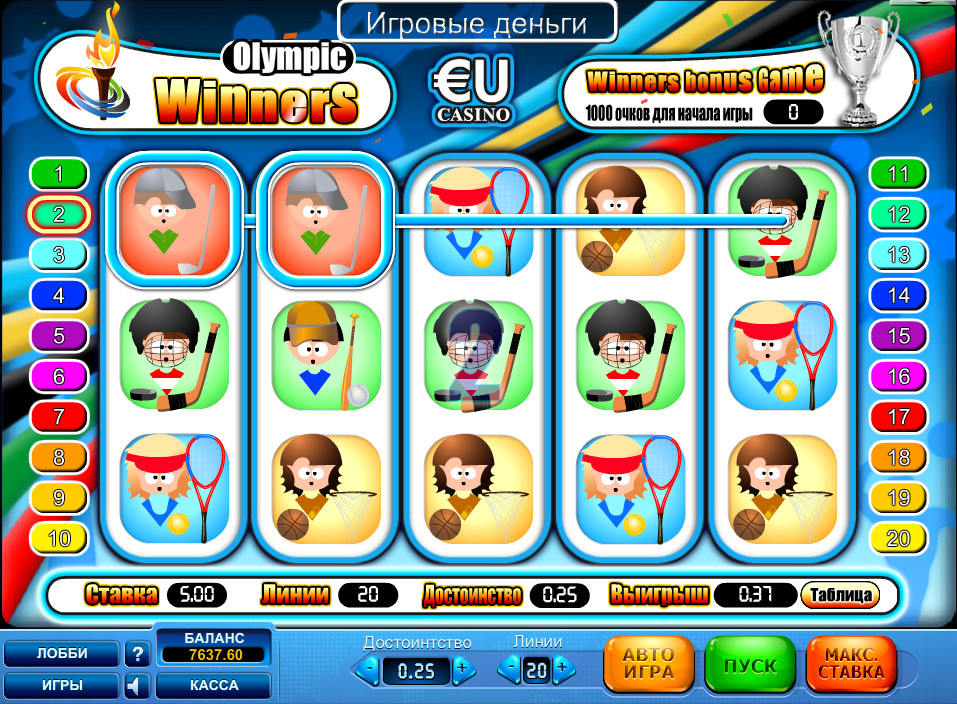Open the КАССА cashier
Viewport: 957px width, 704px height.
[x=212, y=686]
